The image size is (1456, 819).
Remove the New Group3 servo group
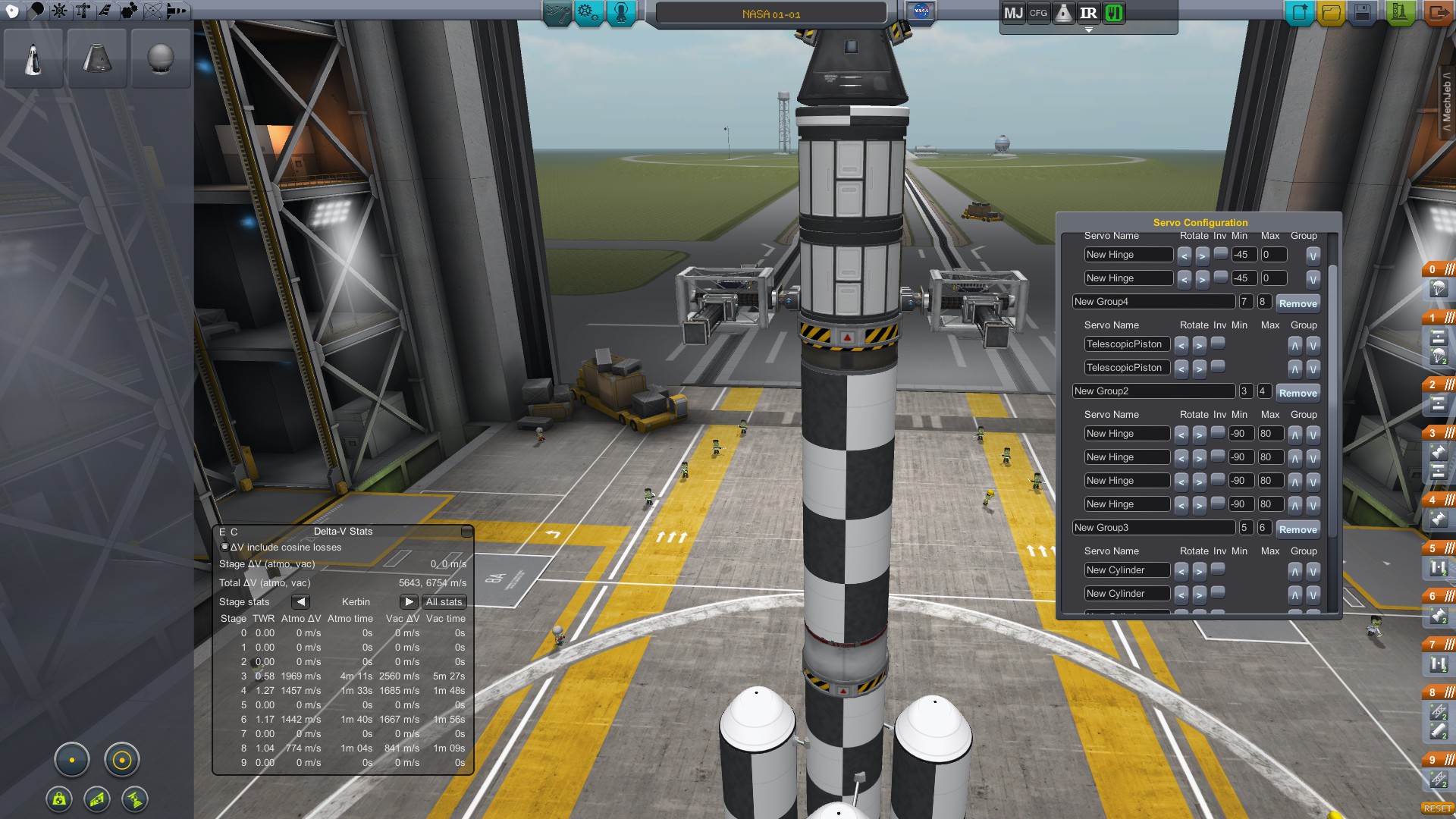click(1298, 529)
